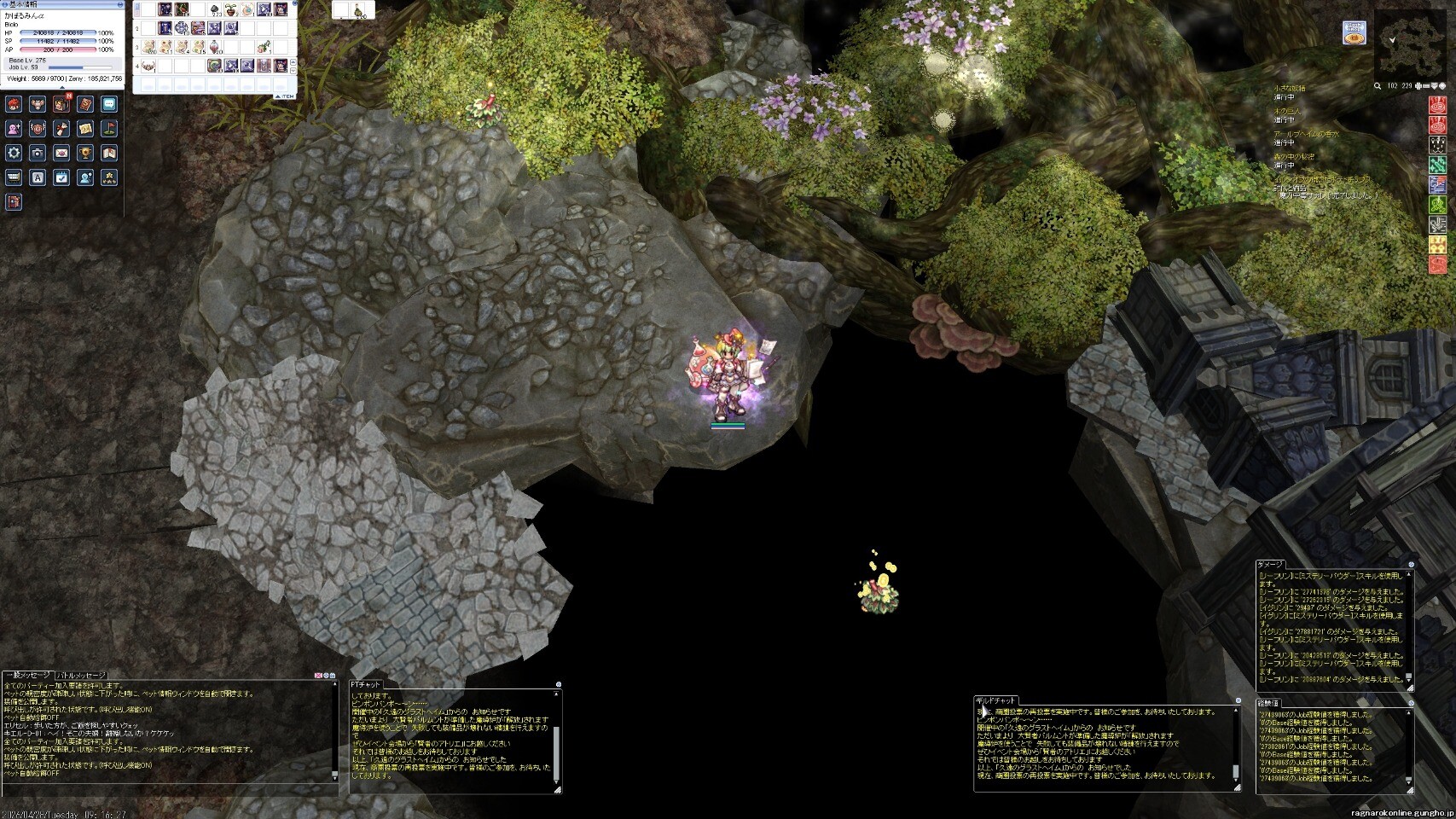This screenshot has height=819, width=1456.
Task: Click the minimap magnifier zoom icon
Action: point(1378,86)
